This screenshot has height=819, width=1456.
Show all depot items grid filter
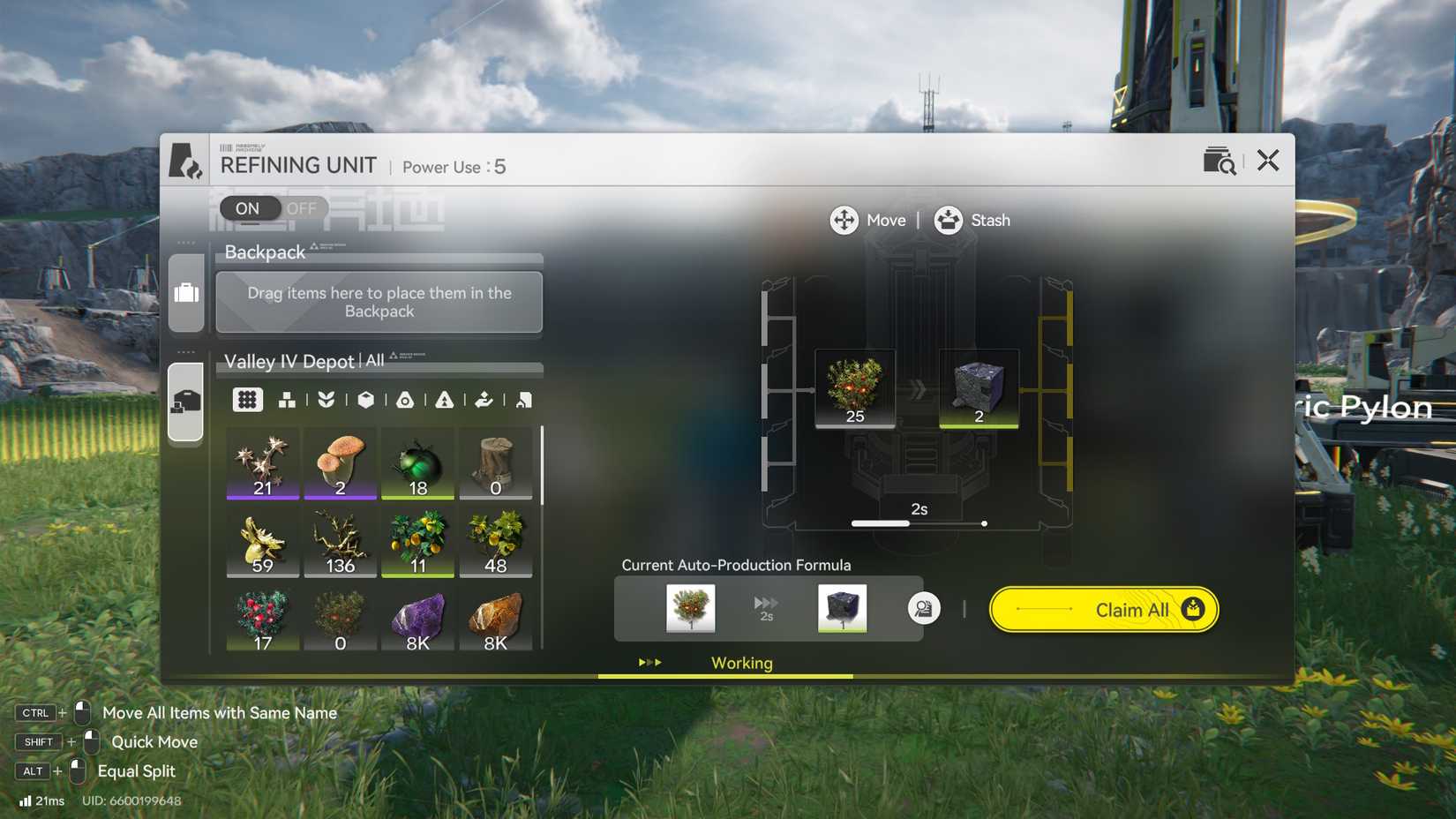[247, 400]
